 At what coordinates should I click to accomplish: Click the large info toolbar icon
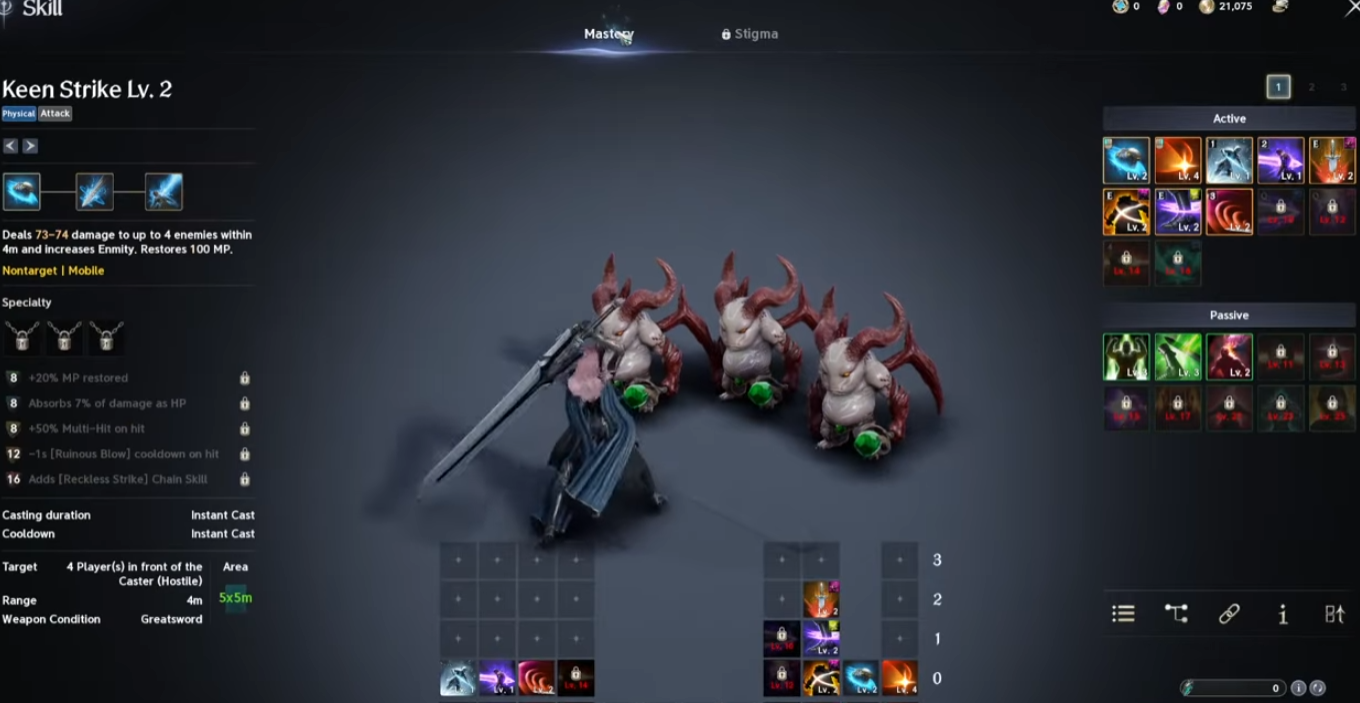click(1282, 614)
